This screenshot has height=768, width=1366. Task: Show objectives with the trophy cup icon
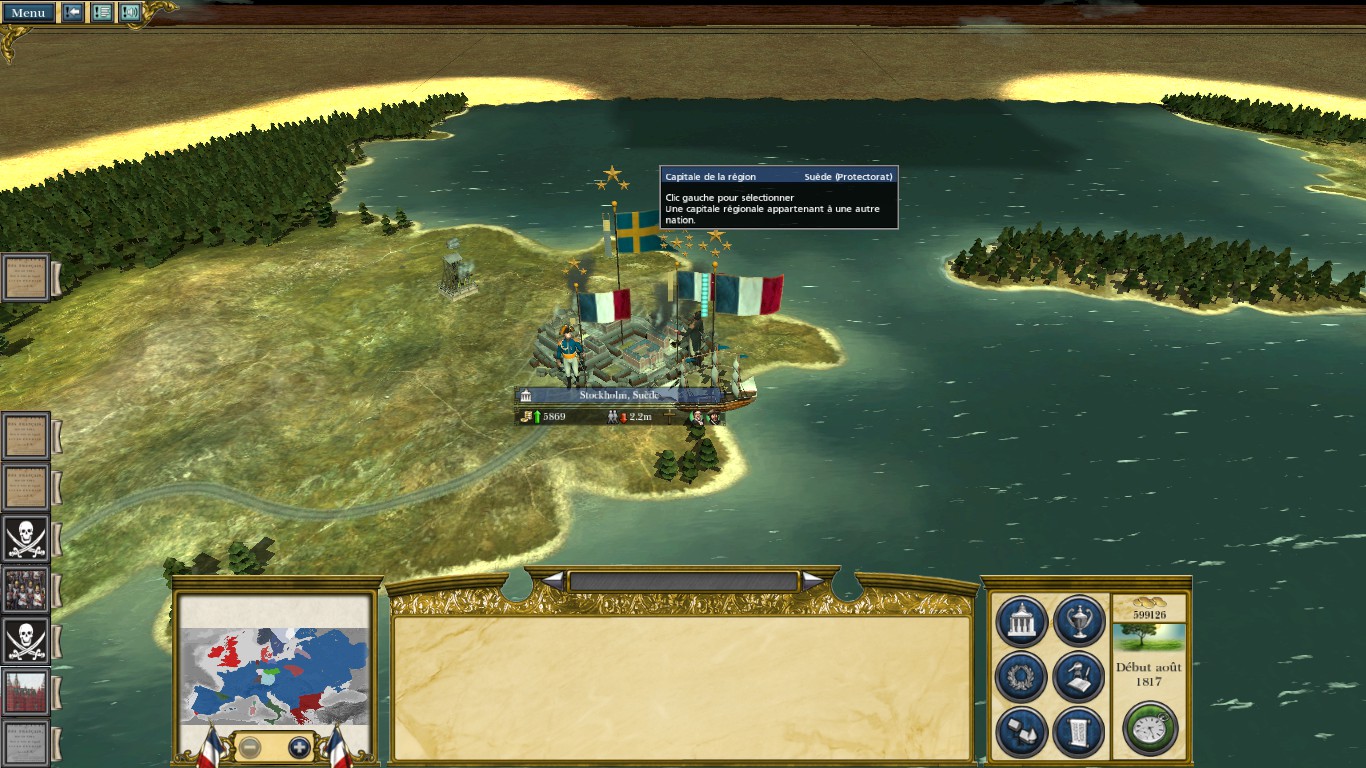pos(1078,622)
